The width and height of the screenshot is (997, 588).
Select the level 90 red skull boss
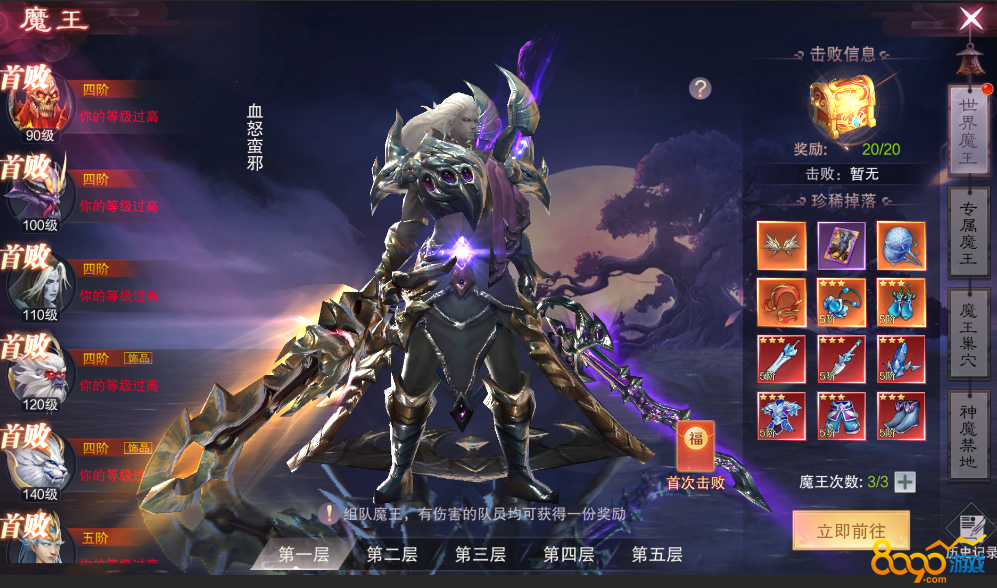click(38, 102)
